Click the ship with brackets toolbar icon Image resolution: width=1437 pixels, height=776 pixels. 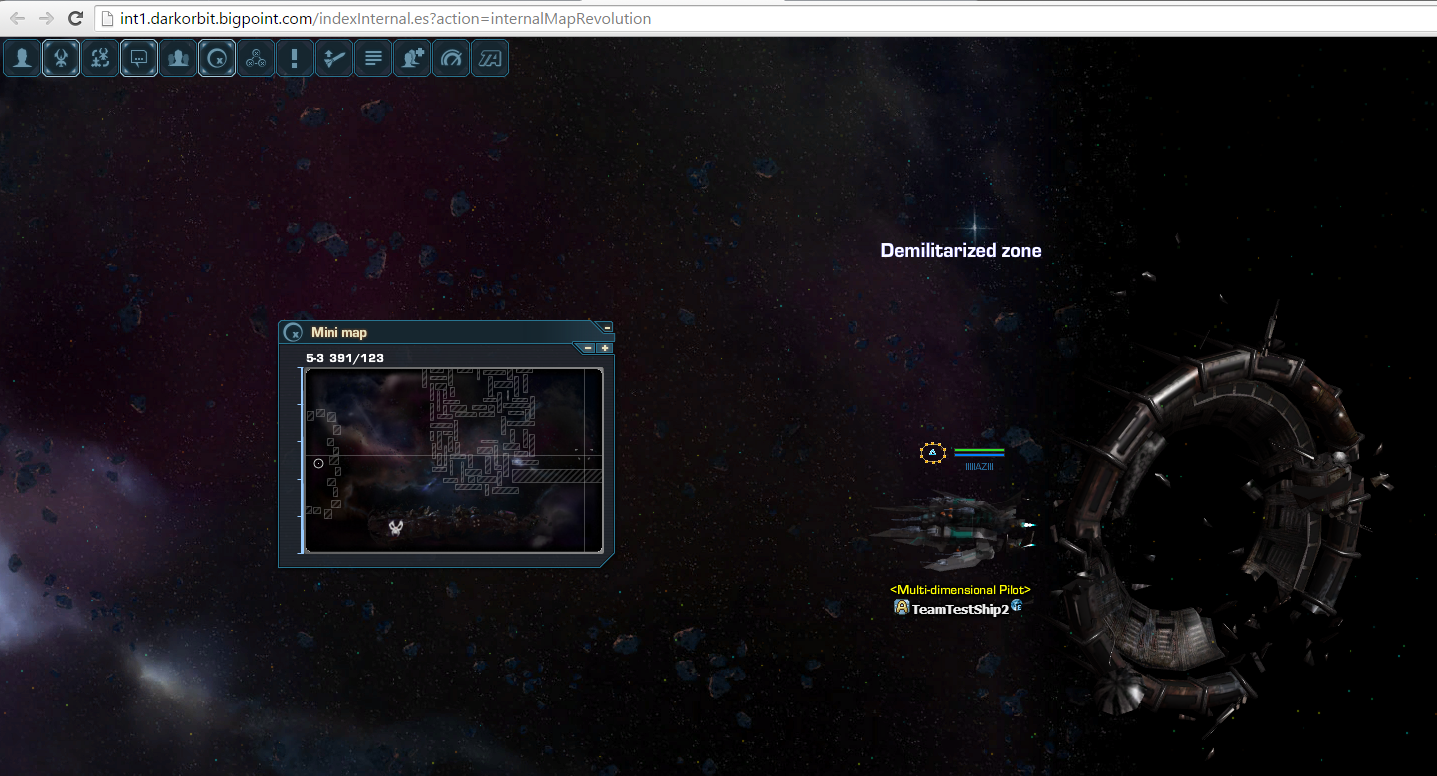(100, 58)
